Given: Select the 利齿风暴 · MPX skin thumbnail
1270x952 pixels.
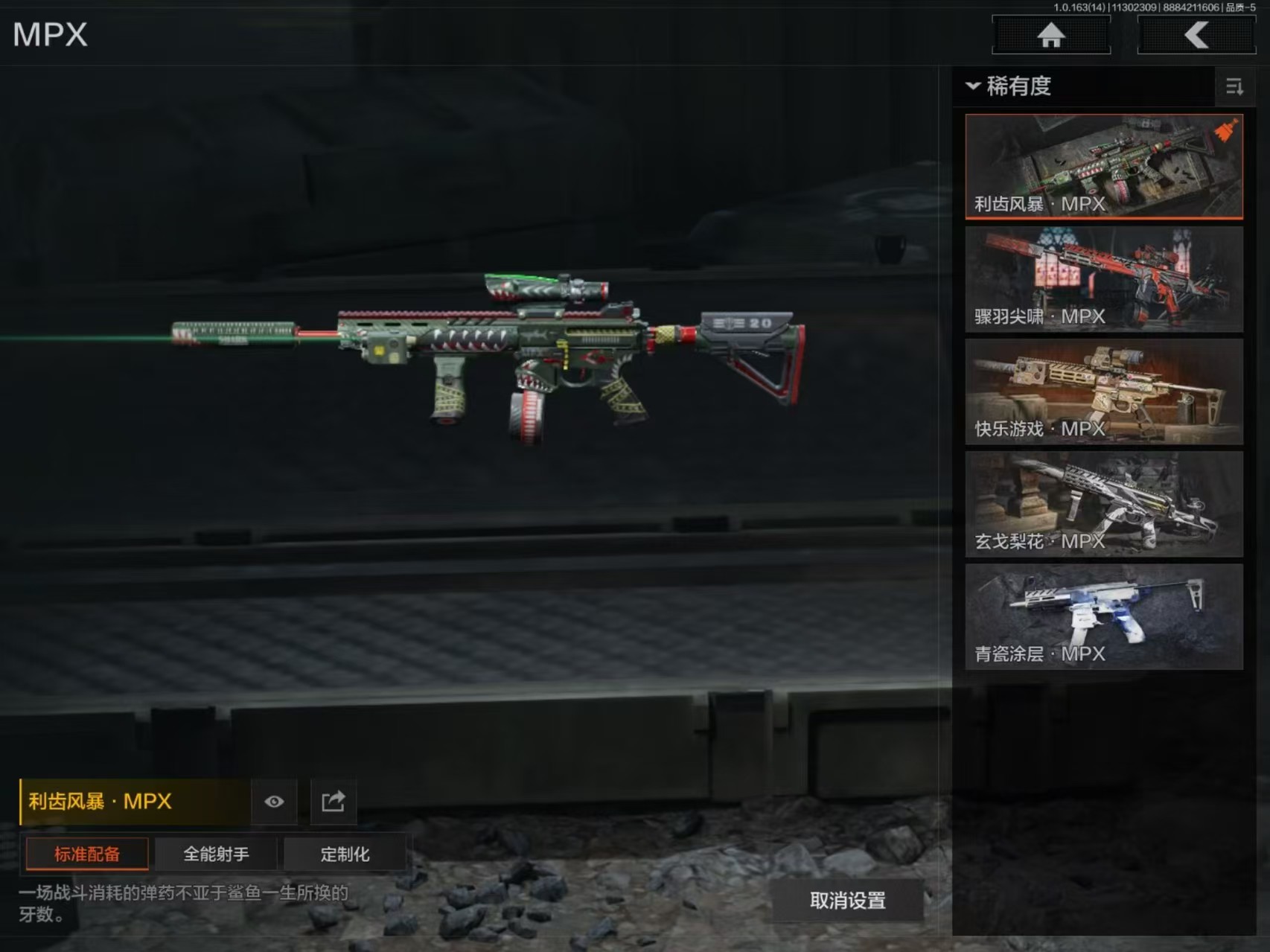Looking at the screenshot, I should (x=1103, y=166).
